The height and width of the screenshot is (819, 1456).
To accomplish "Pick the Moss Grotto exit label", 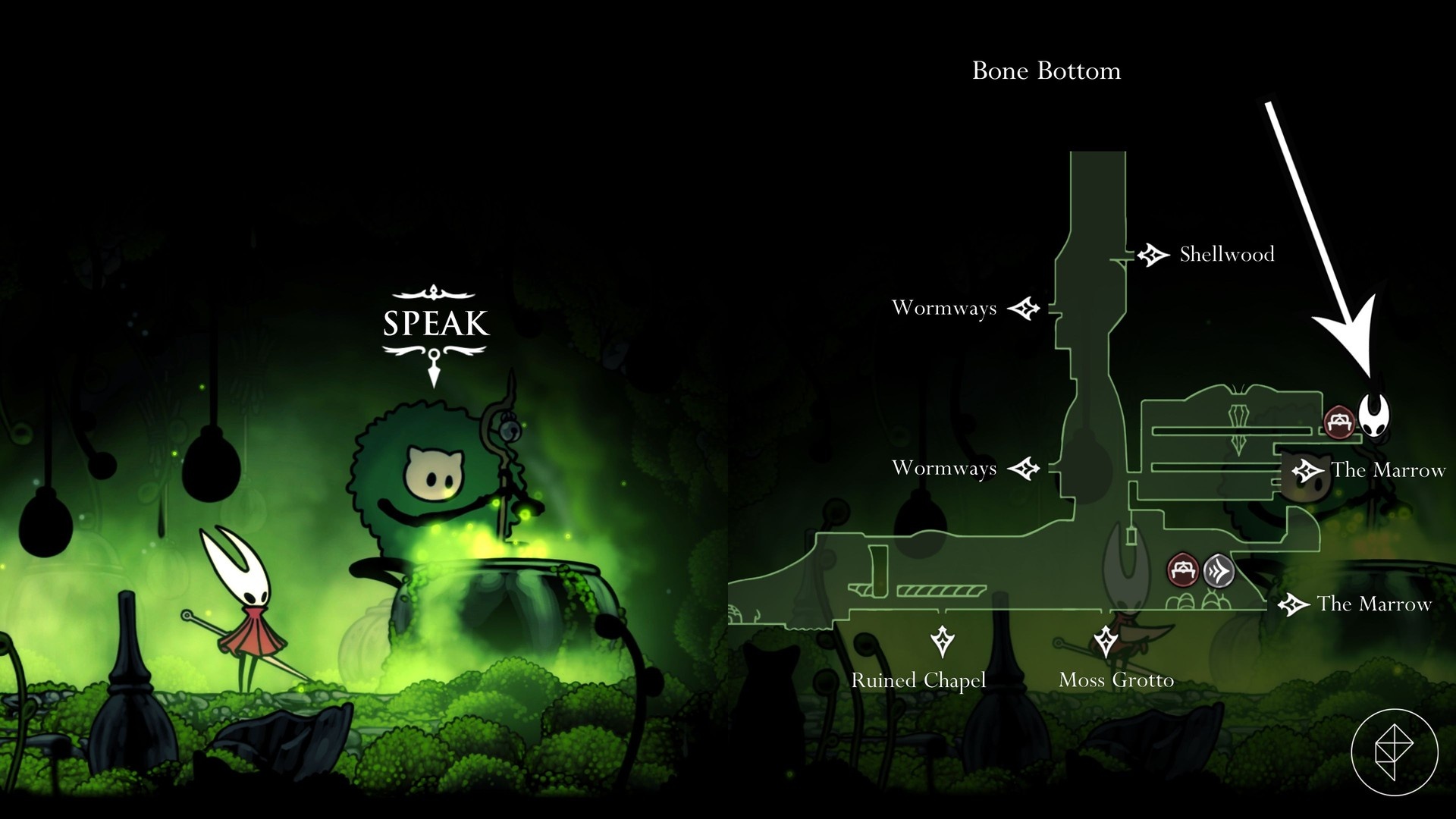I will pyautogui.click(x=1116, y=680).
